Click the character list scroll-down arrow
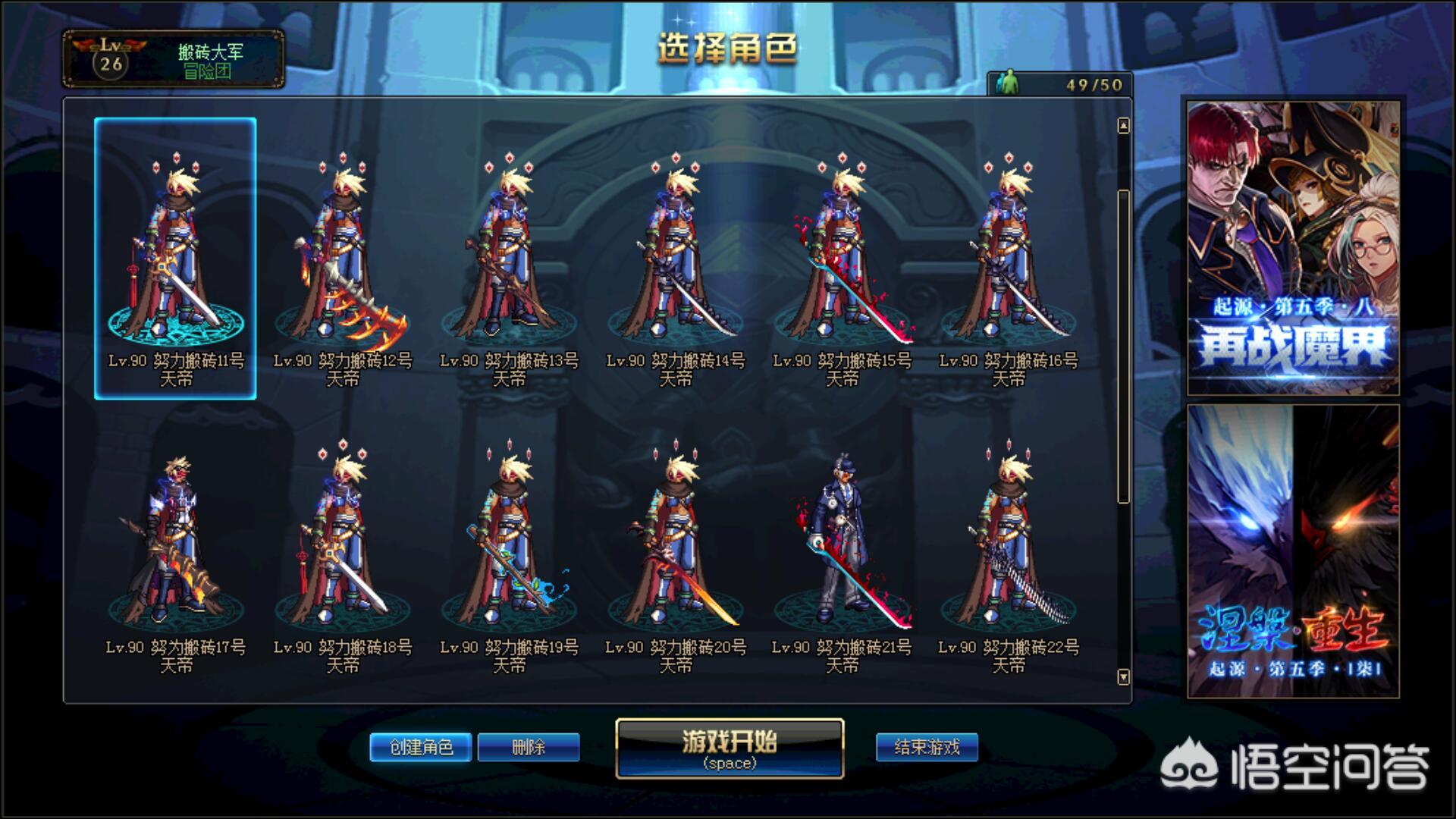 point(1123,676)
